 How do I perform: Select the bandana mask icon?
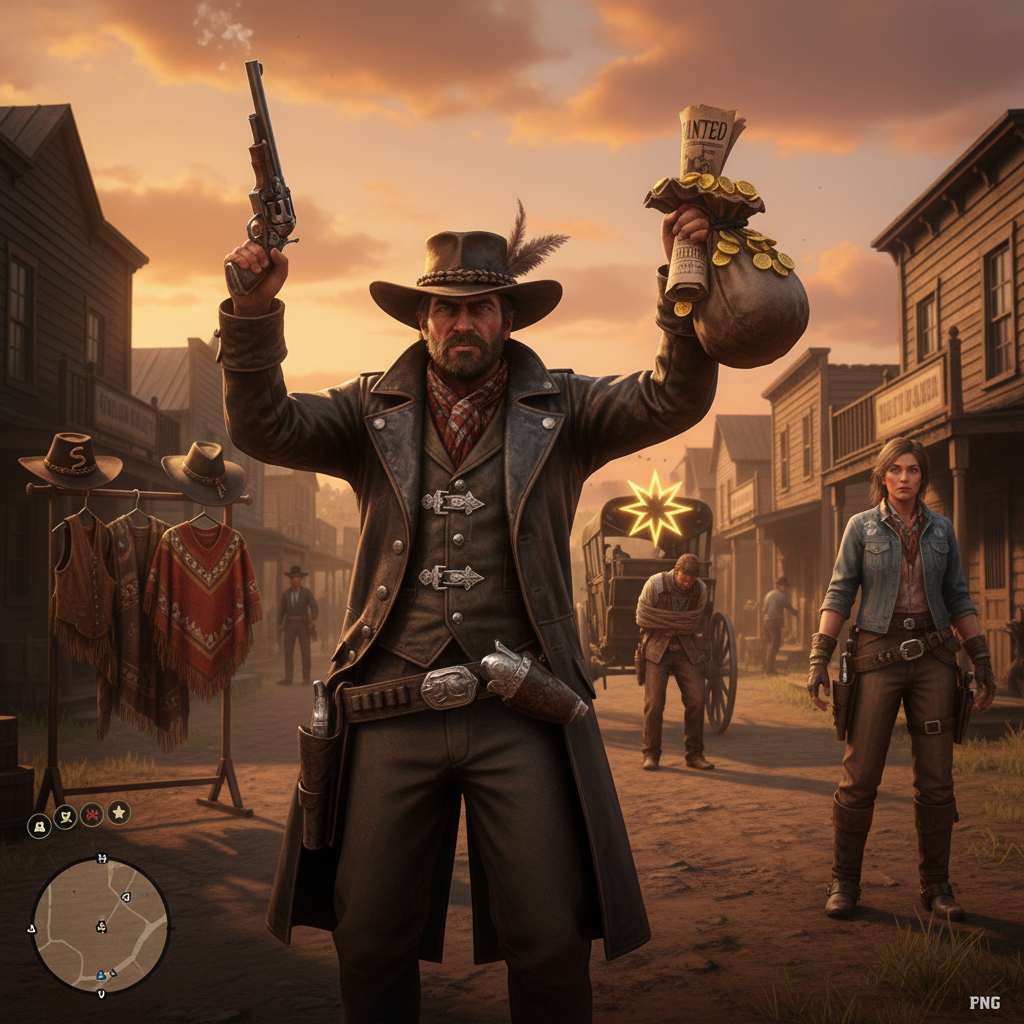pos(65,817)
